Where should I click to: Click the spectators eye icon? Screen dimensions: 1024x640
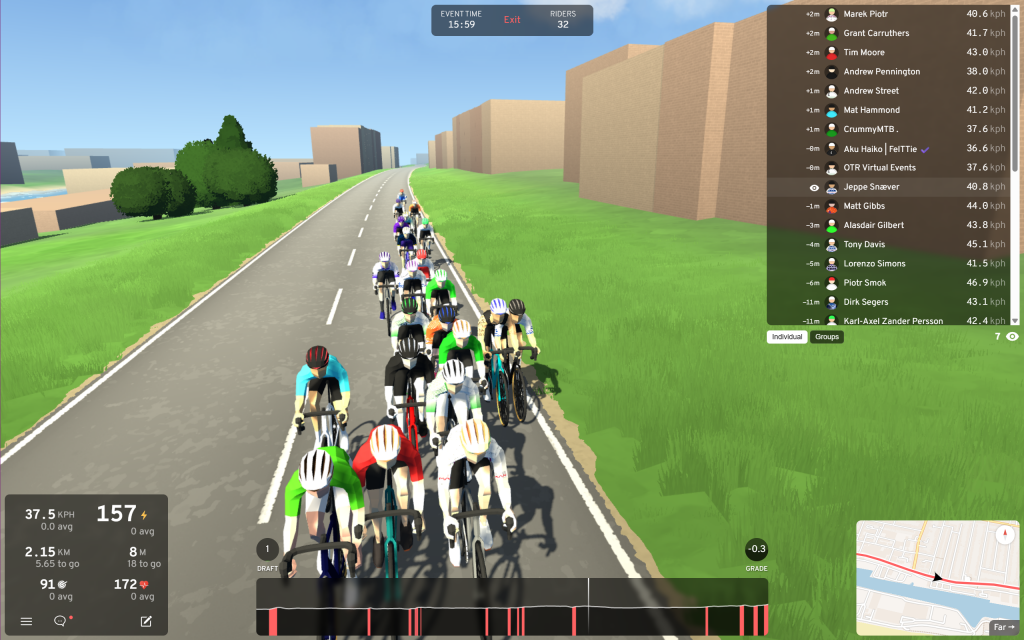[x=1012, y=337]
